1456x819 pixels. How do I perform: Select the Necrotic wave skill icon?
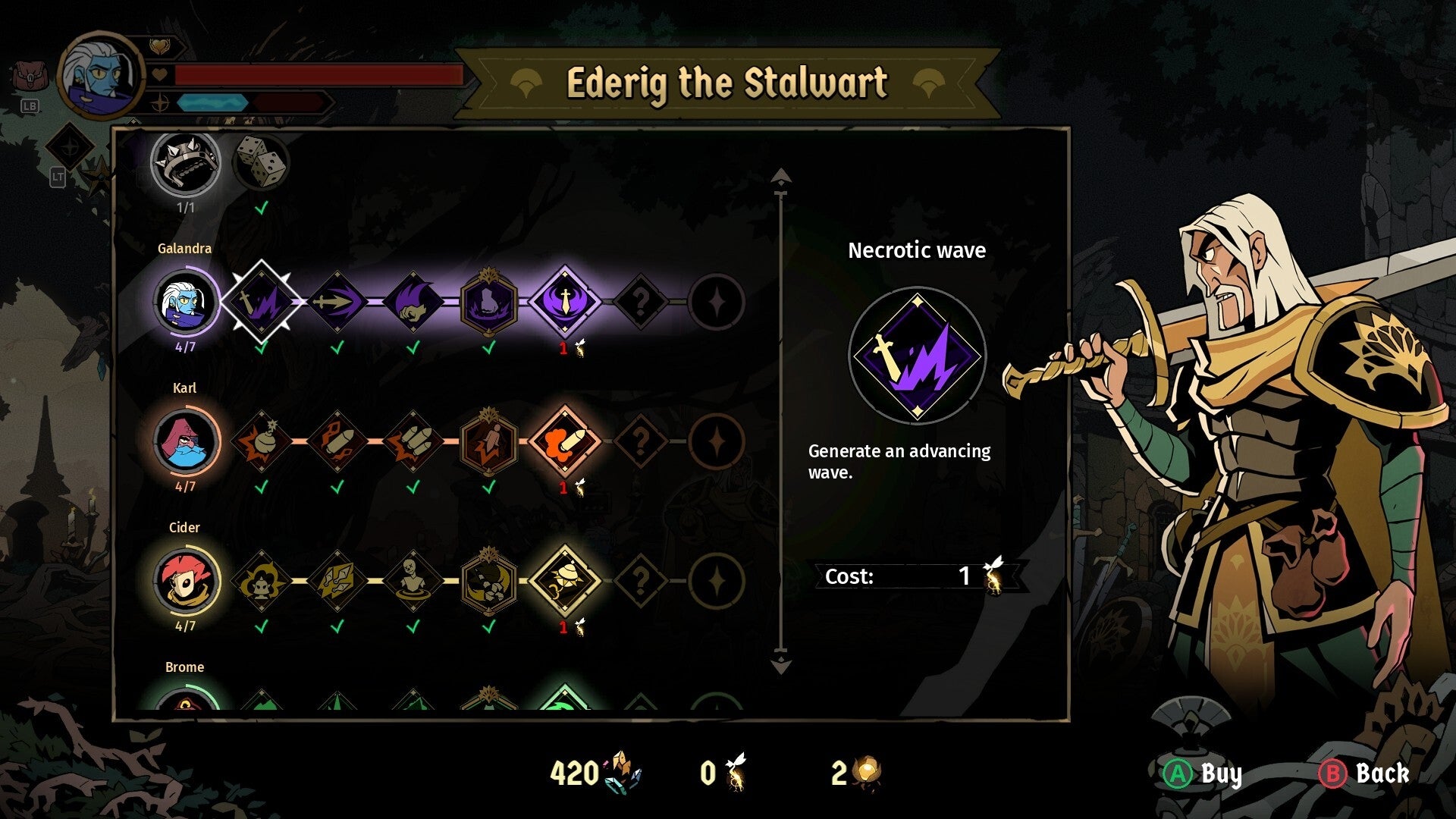[262, 302]
